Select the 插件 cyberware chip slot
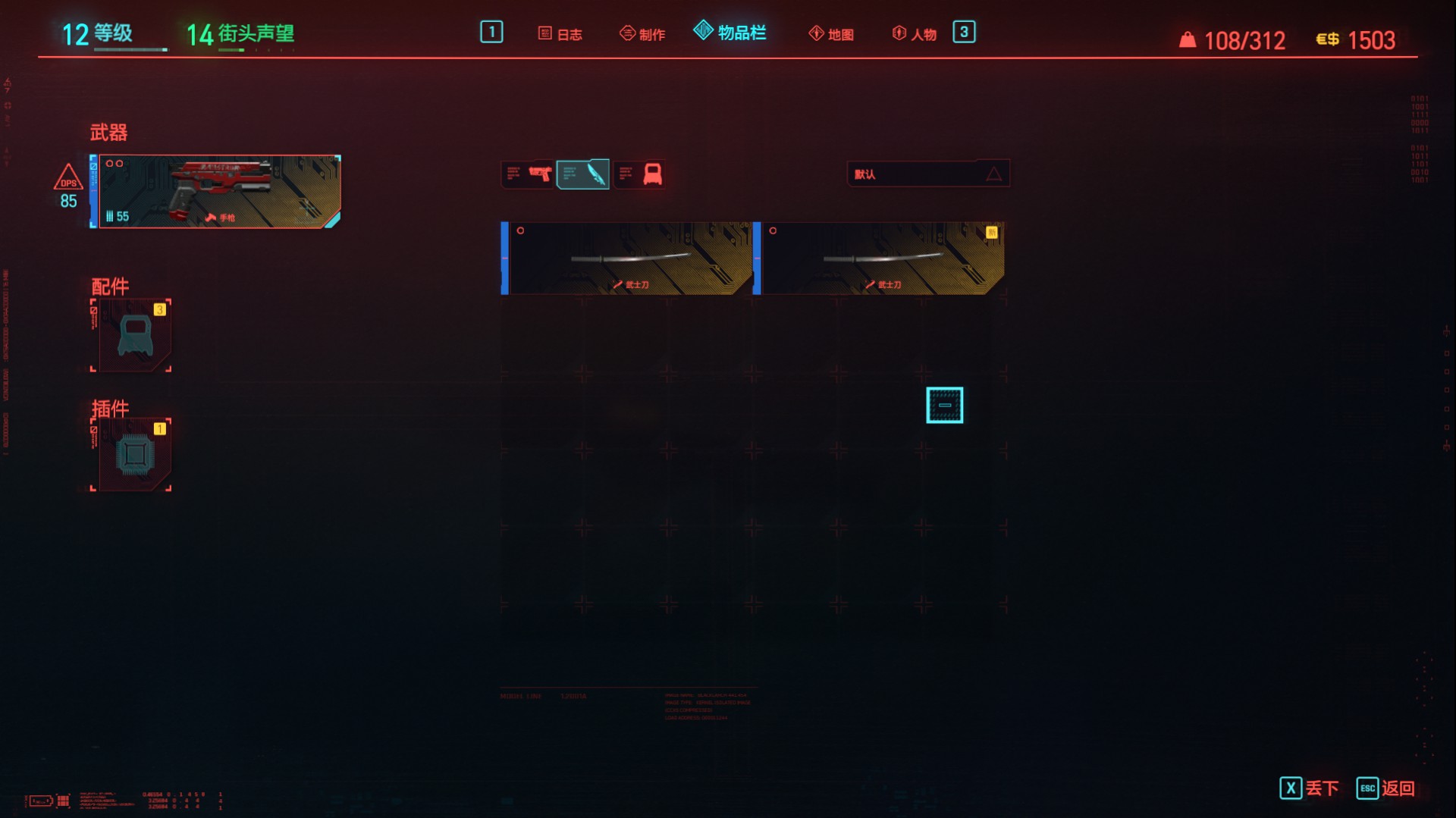Viewport: 1456px width, 818px height. point(130,454)
